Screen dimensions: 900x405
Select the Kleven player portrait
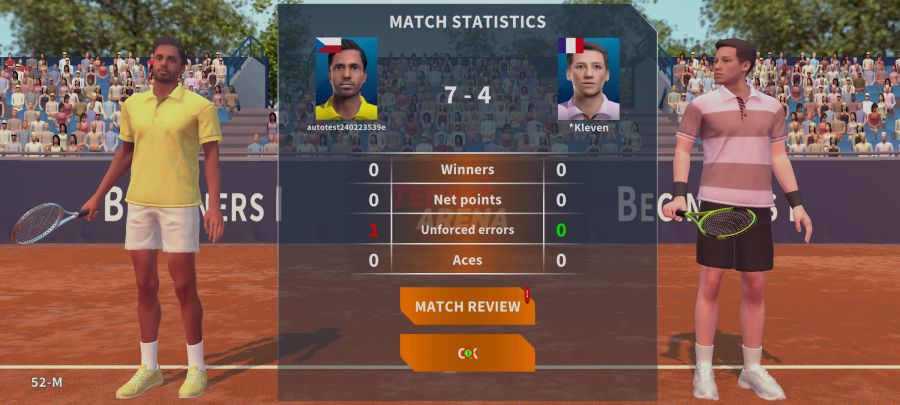pyautogui.click(x=588, y=79)
